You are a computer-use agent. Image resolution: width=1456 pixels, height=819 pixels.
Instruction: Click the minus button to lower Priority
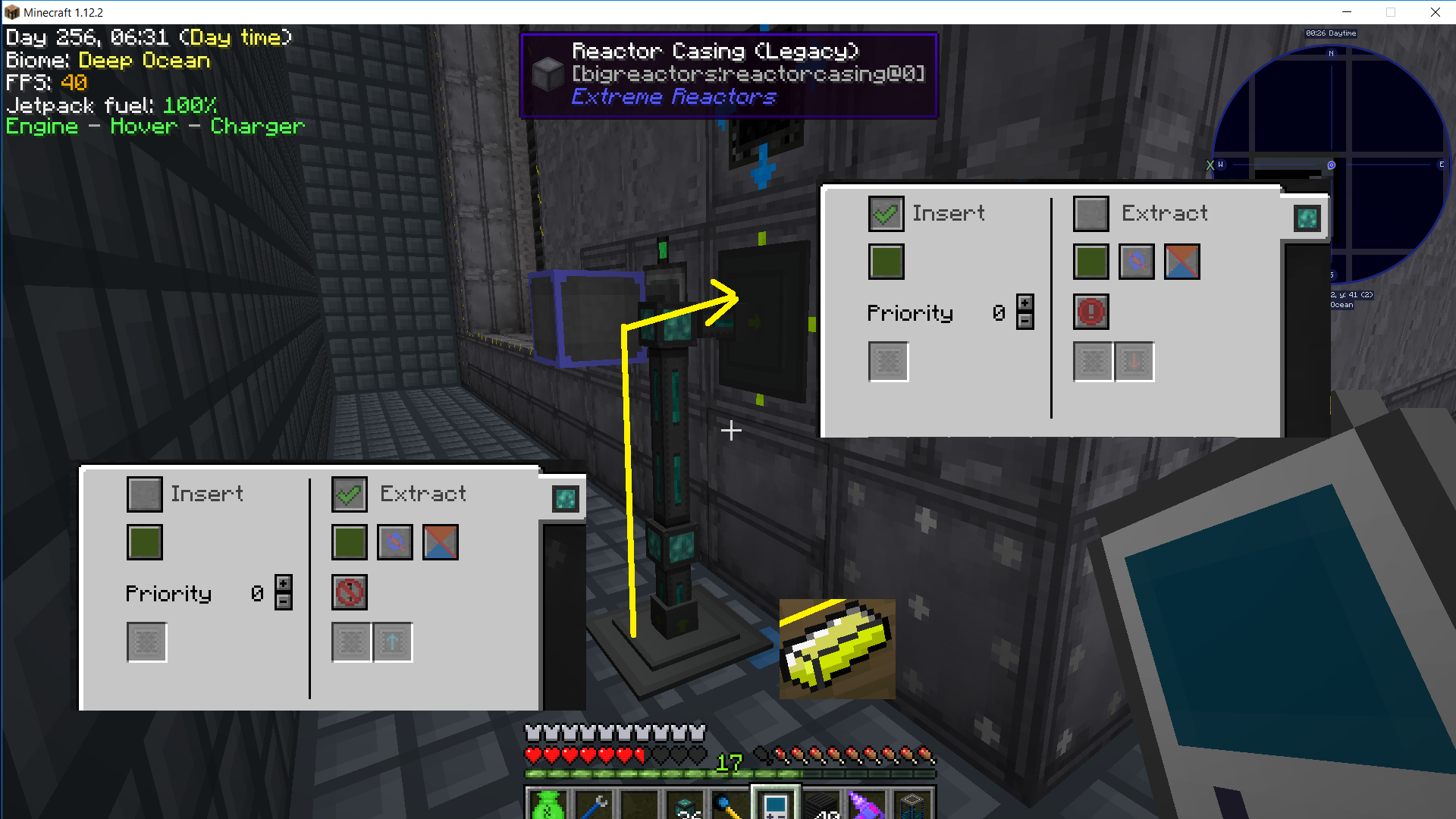[1025, 321]
